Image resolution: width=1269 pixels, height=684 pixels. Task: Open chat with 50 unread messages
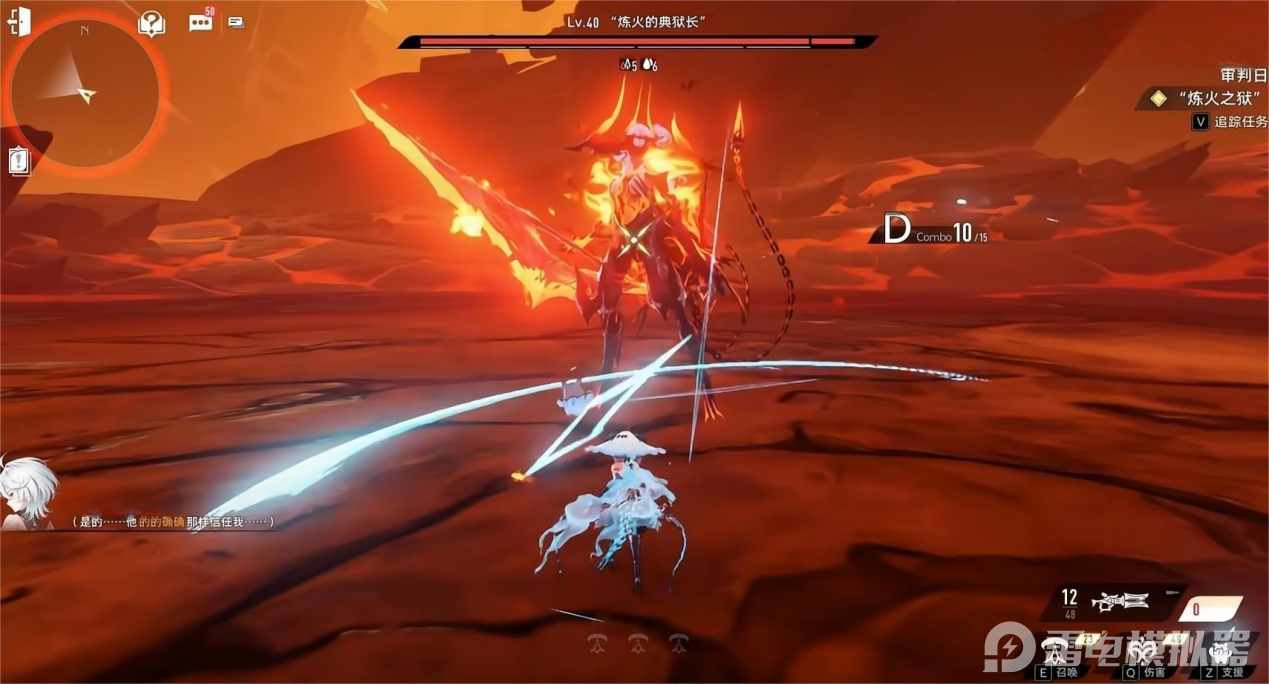(201, 22)
